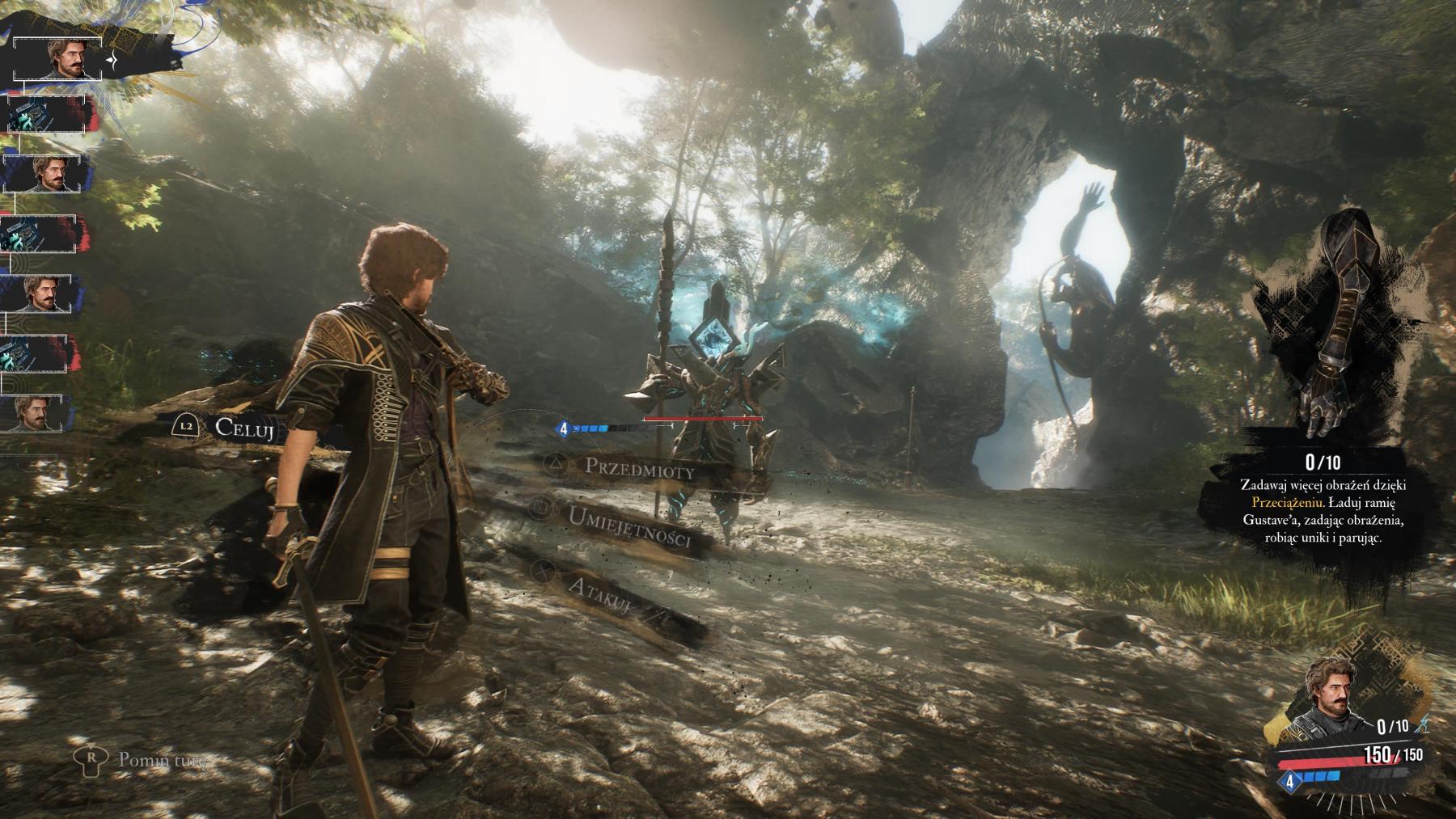This screenshot has height=819, width=1456.
Task: Choose the Atakuj command
Action: [599, 597]
